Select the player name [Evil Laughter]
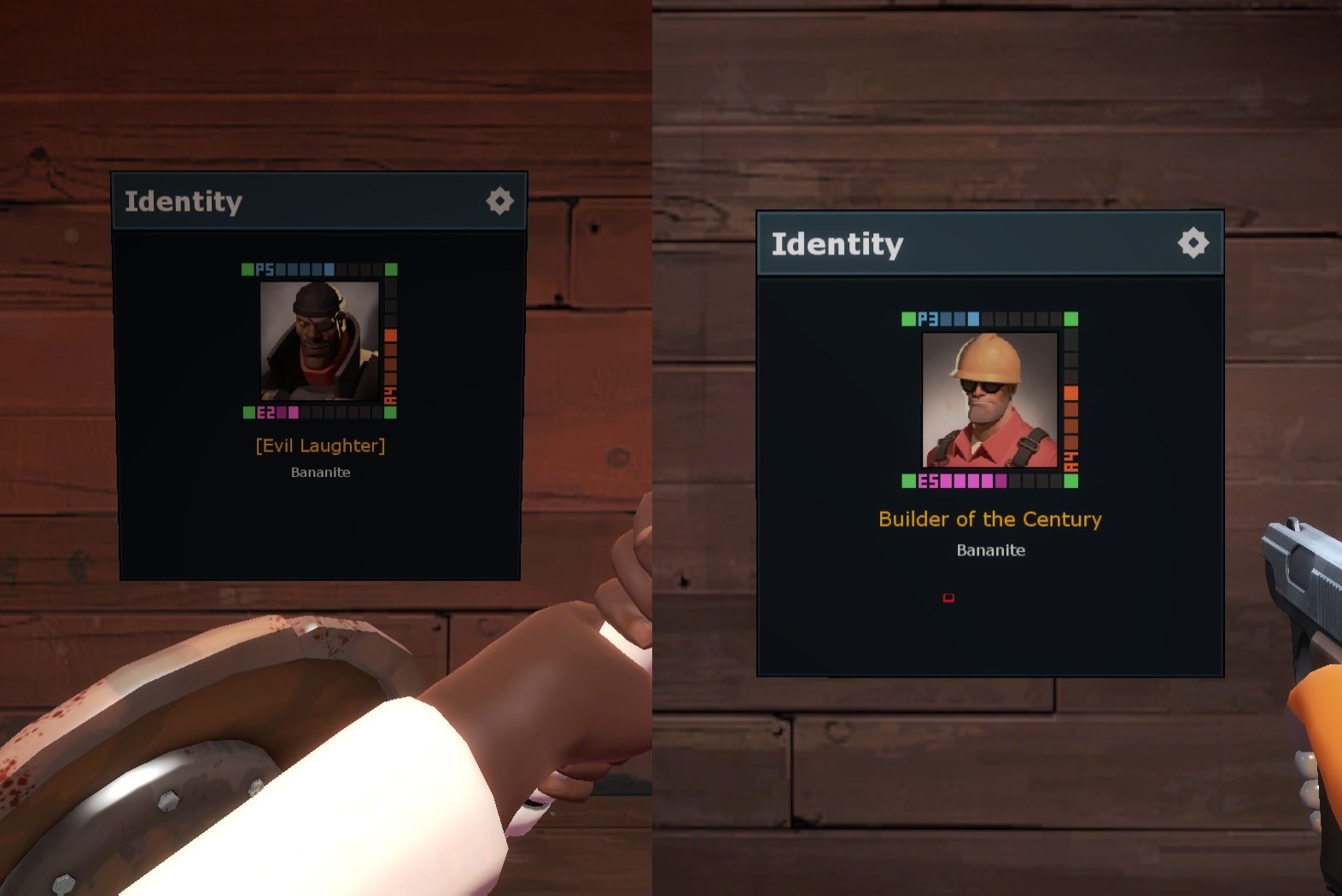The width and height of the screenshot is (1342, 896). click(x=319, y=445)
